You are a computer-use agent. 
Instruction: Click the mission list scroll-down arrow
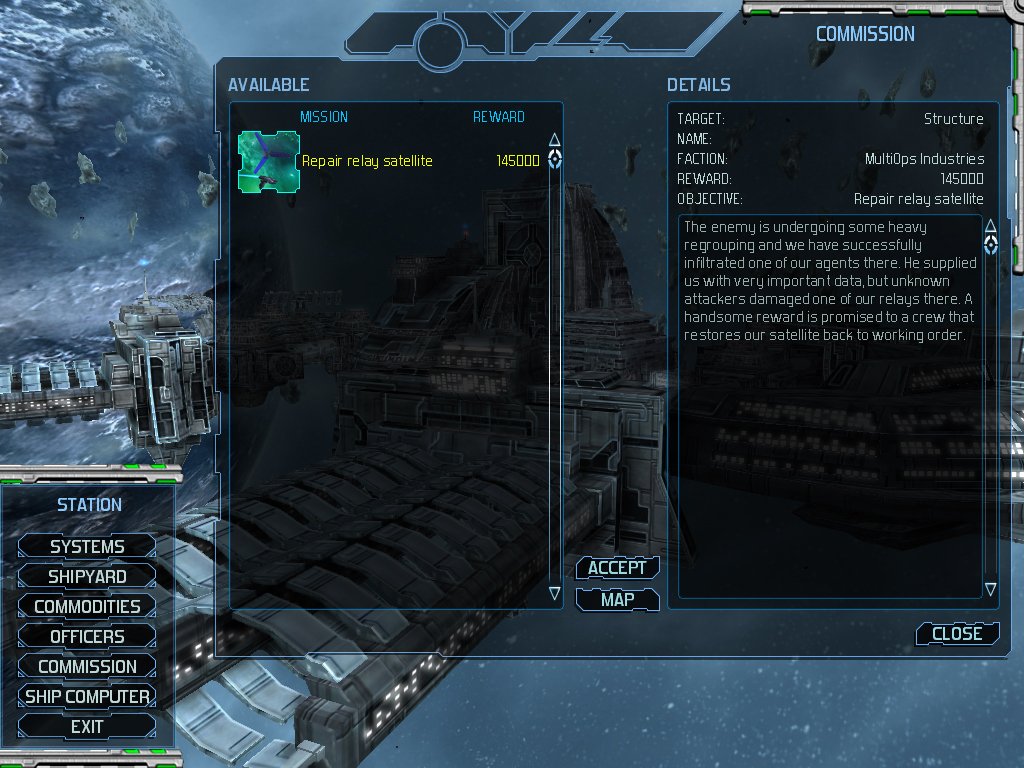555,593
